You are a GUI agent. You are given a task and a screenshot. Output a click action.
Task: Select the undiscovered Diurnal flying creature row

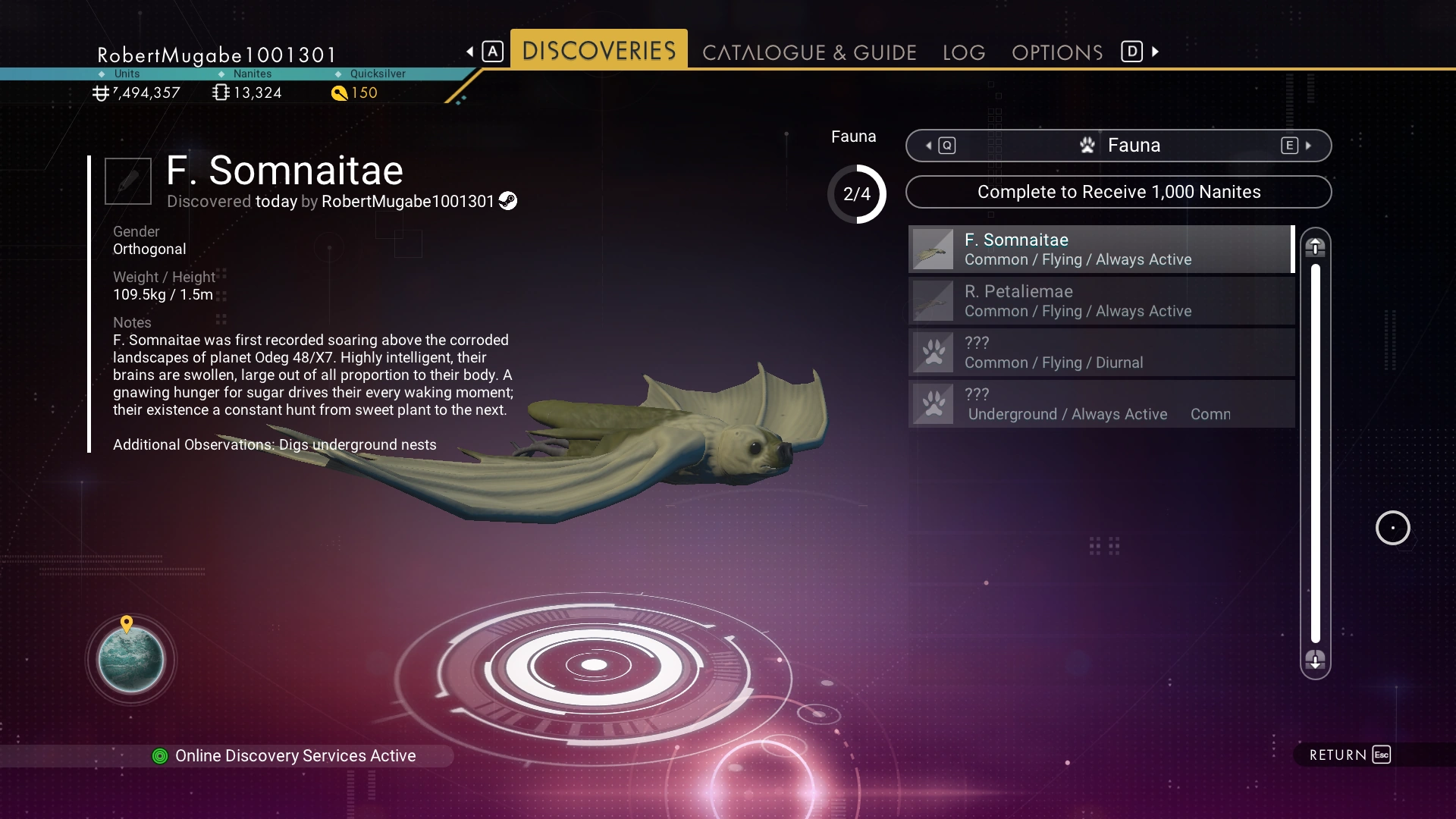(x=1100, y=353)
